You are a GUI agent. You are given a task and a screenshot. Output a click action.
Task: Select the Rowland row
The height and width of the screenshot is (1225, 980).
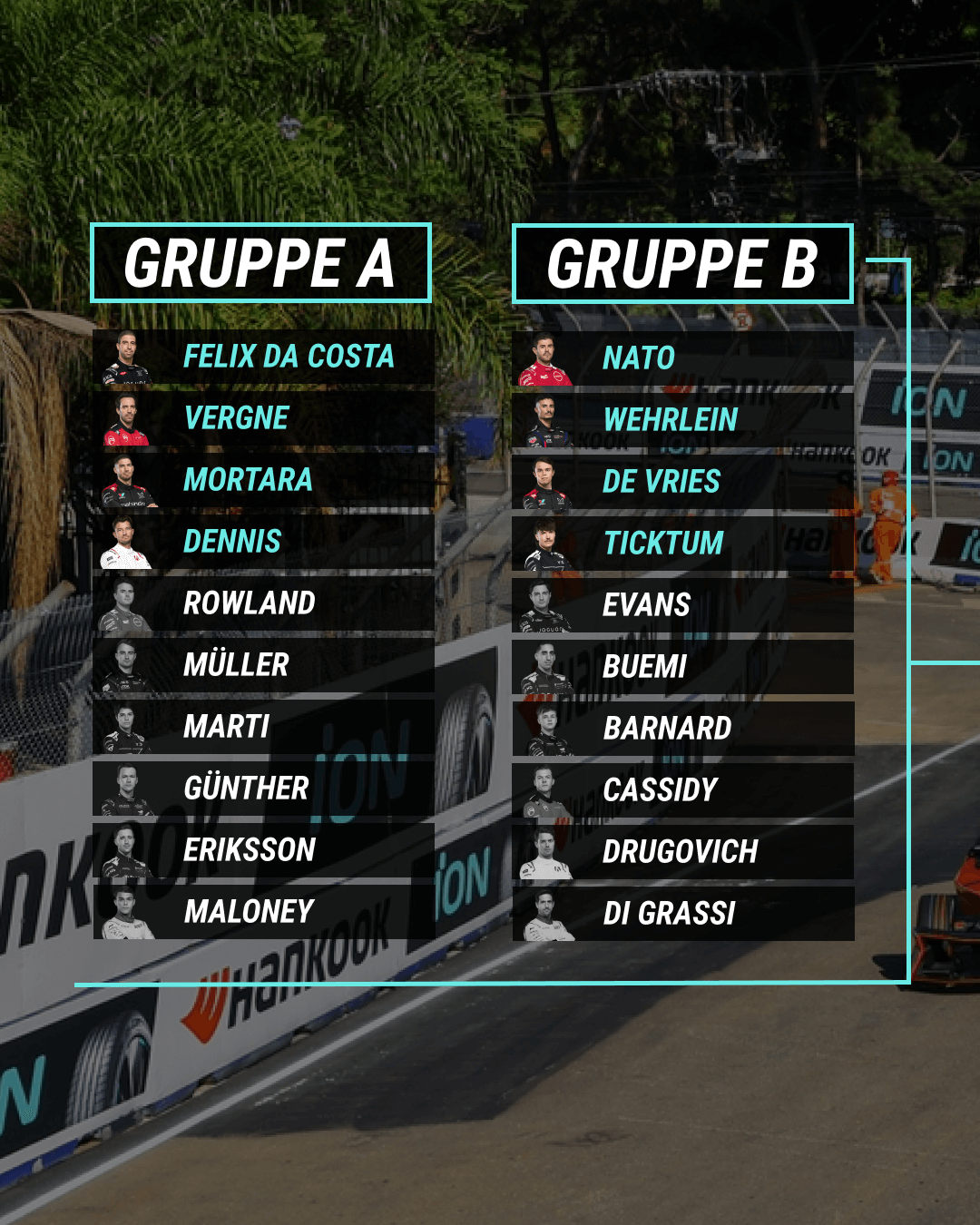(x=263, y=603)
